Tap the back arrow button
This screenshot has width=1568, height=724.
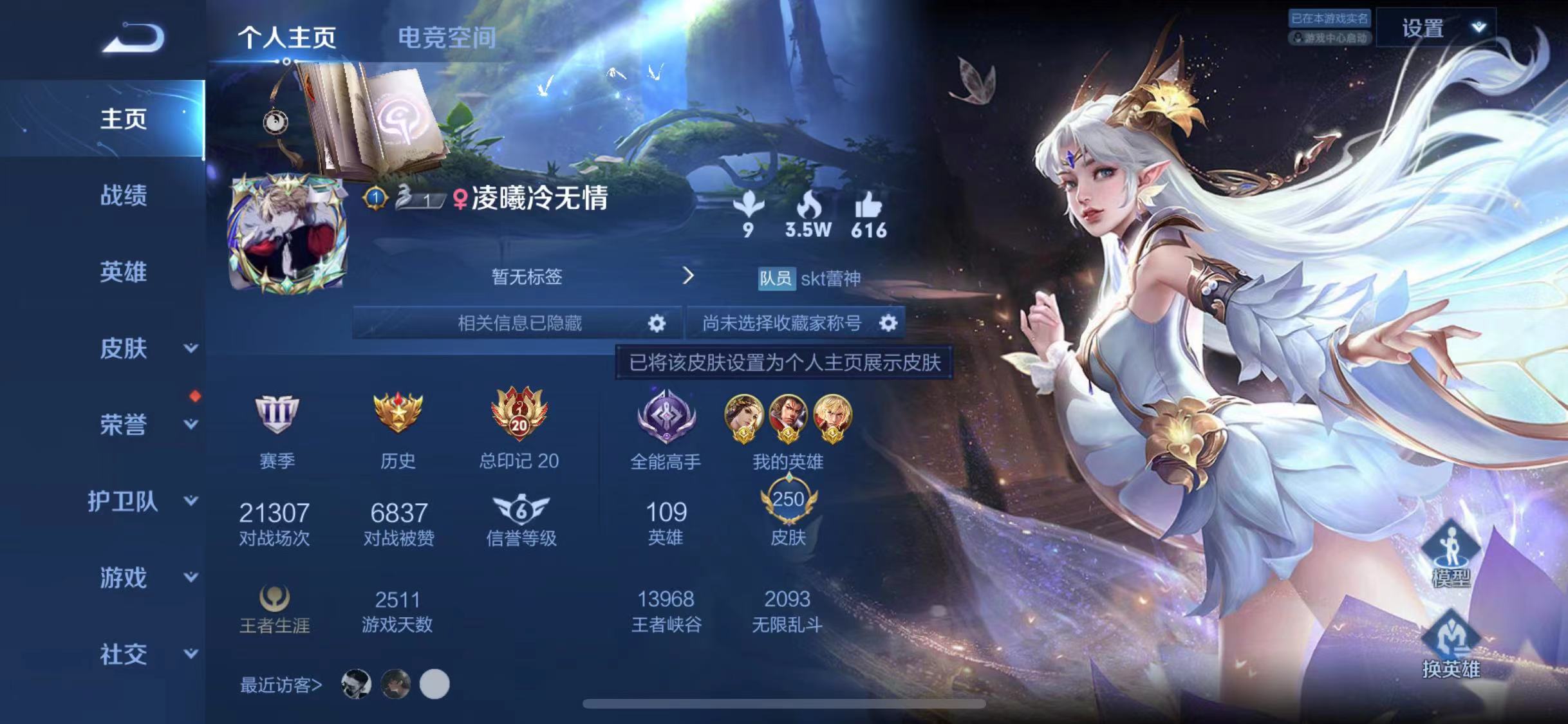click(134, 37)
